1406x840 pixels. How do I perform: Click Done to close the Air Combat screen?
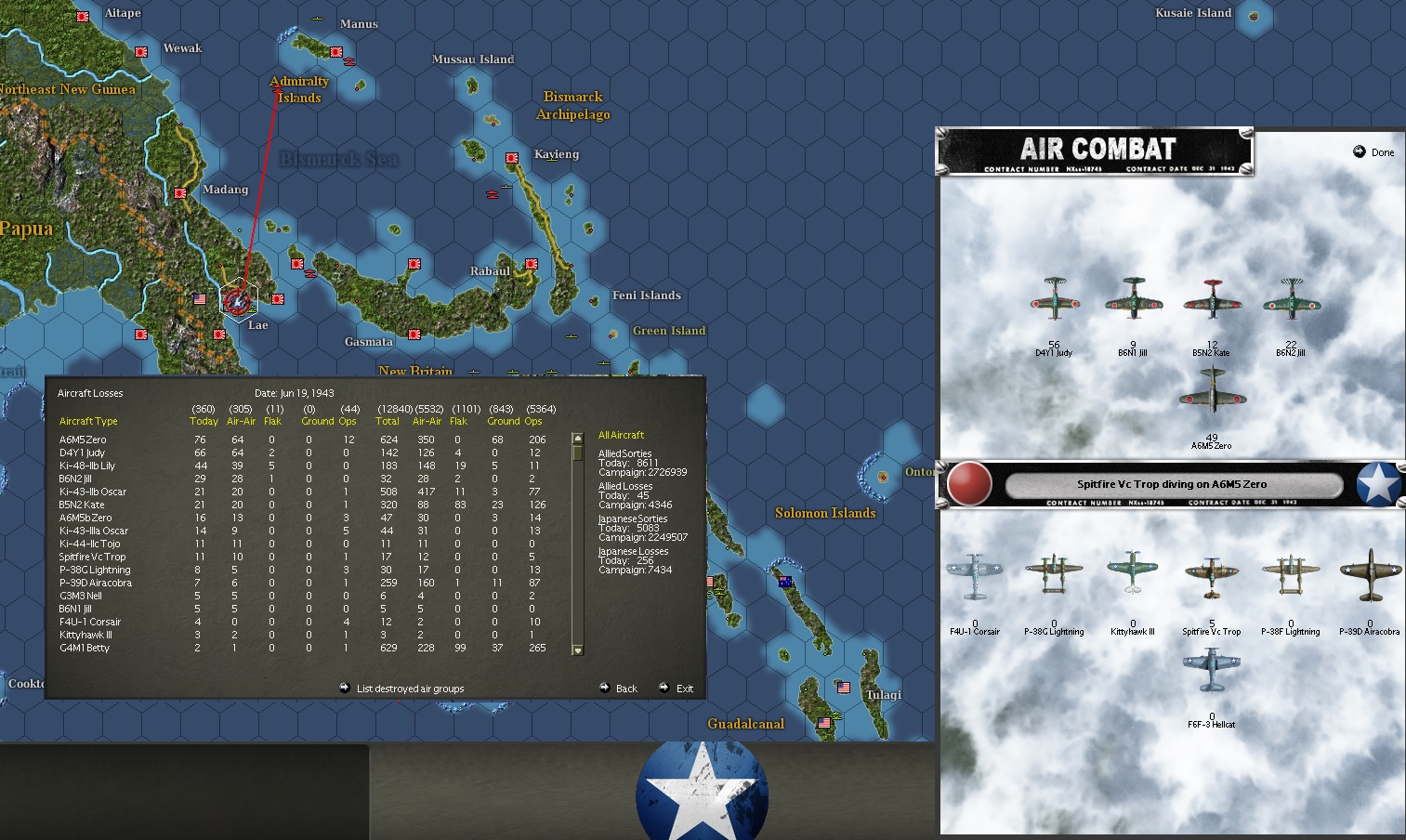tap(1374, 151)
